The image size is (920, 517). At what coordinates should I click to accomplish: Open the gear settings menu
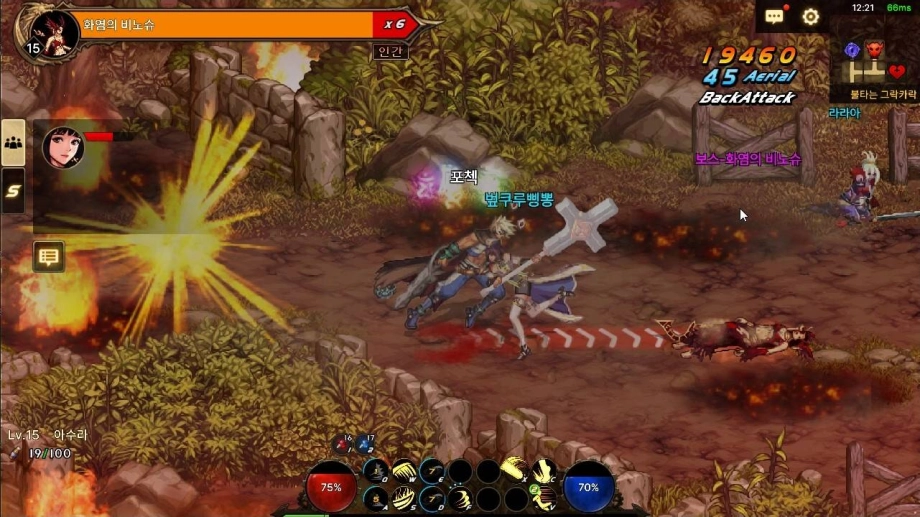pyautogui.click(x=811, y=17)
